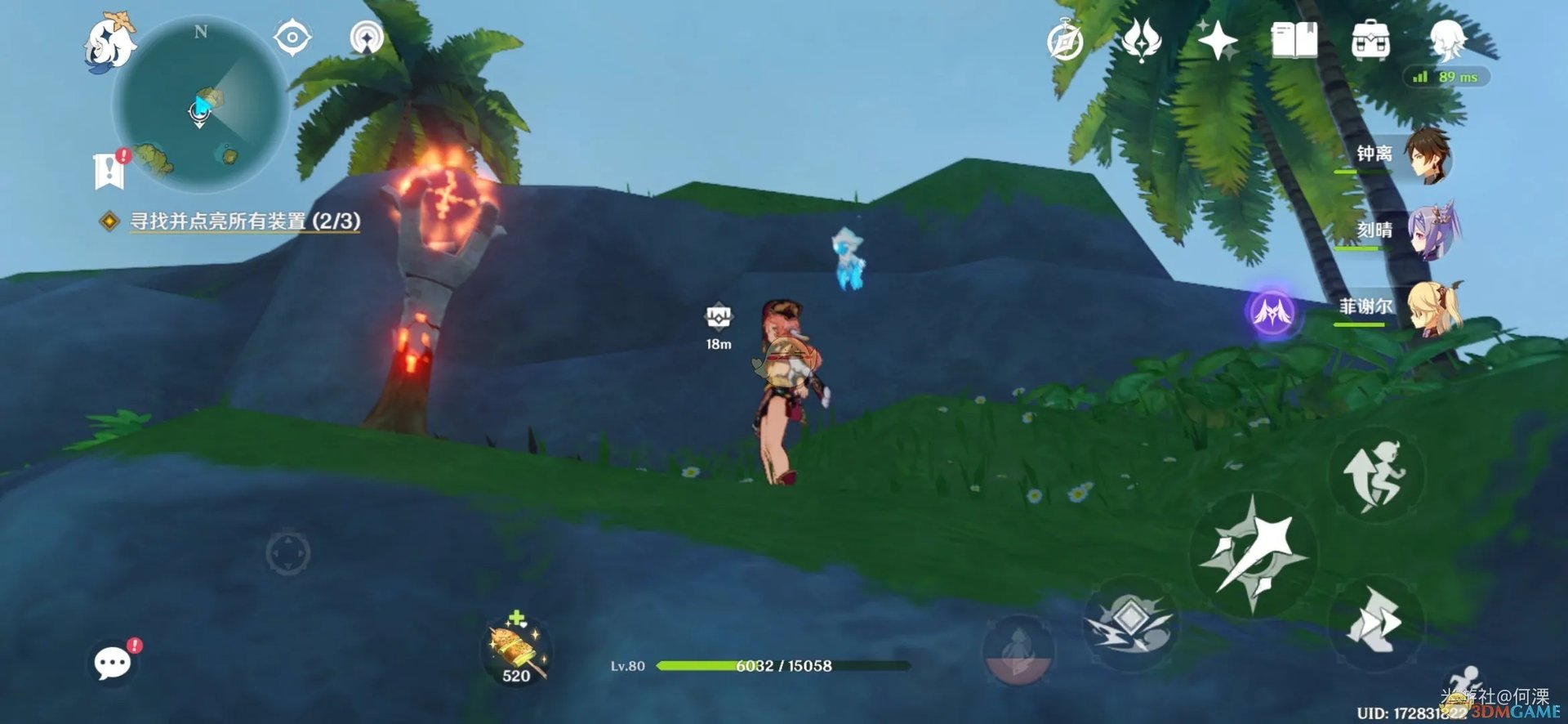Open the character profile head icon
1568x724 pixels.
tap(1448, 39)
